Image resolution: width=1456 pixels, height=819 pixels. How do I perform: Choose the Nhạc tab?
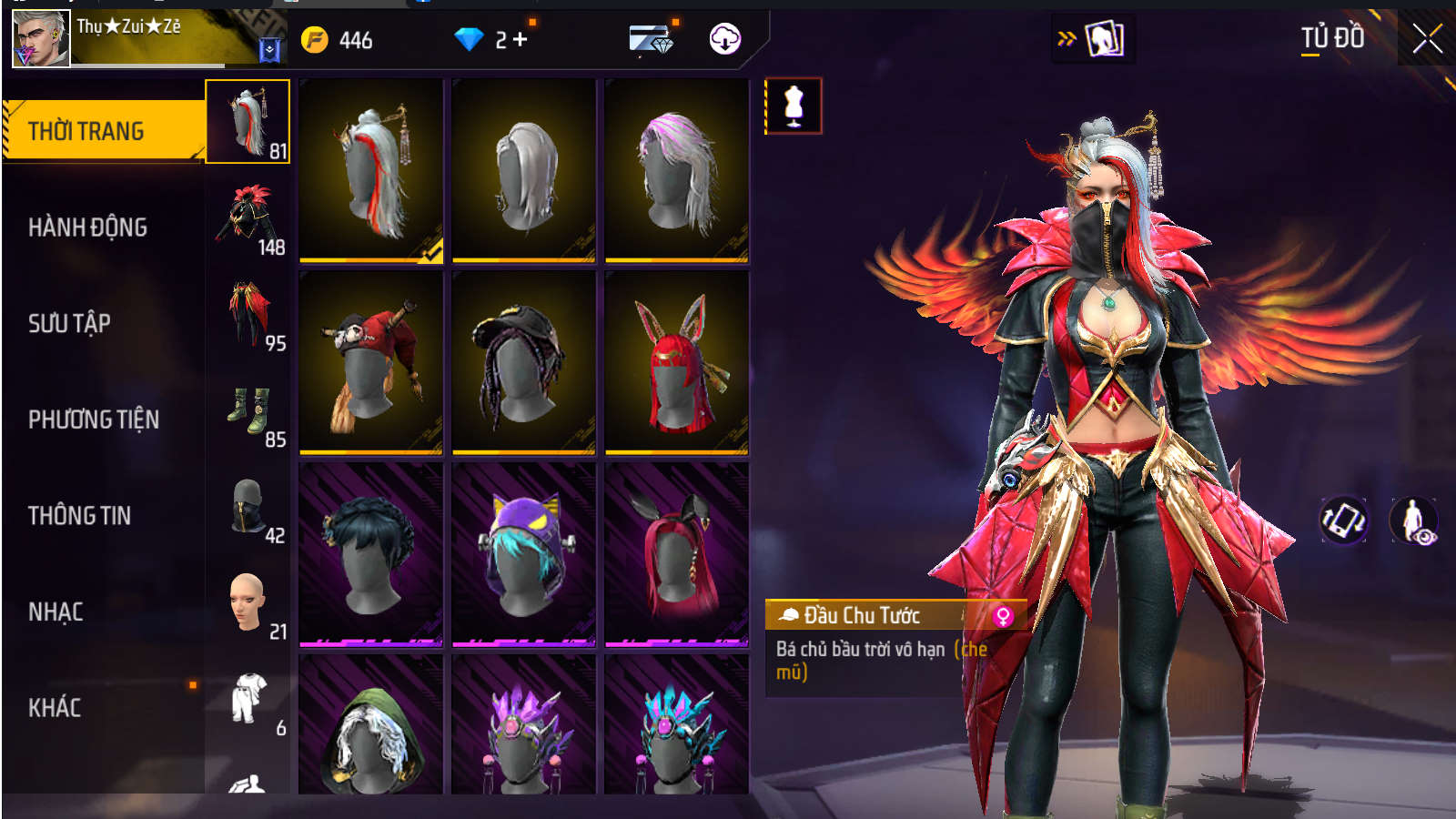click(x=56, y=612)
